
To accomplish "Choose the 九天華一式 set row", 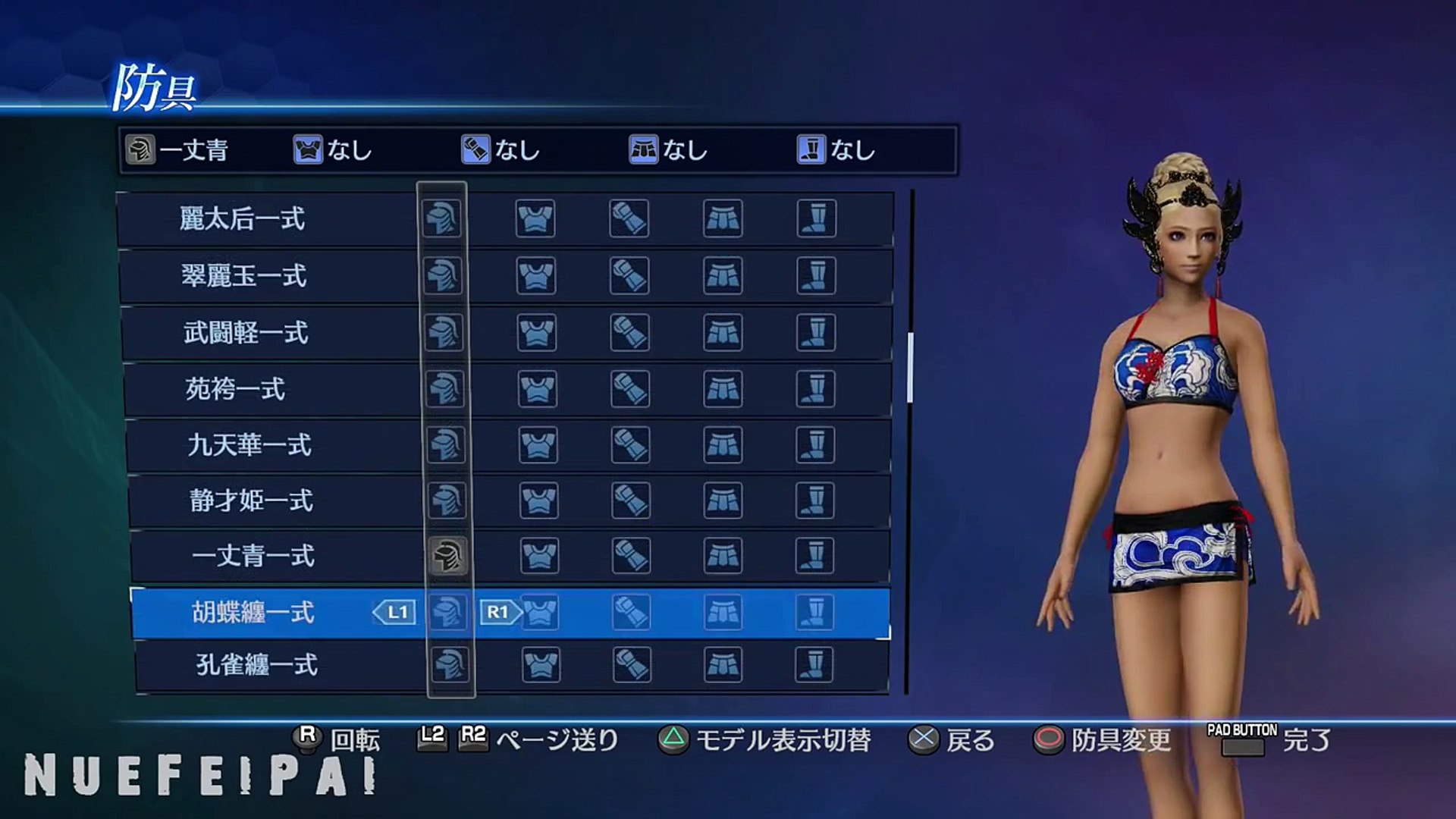I will pyautogui.click(x=249, y=445).
